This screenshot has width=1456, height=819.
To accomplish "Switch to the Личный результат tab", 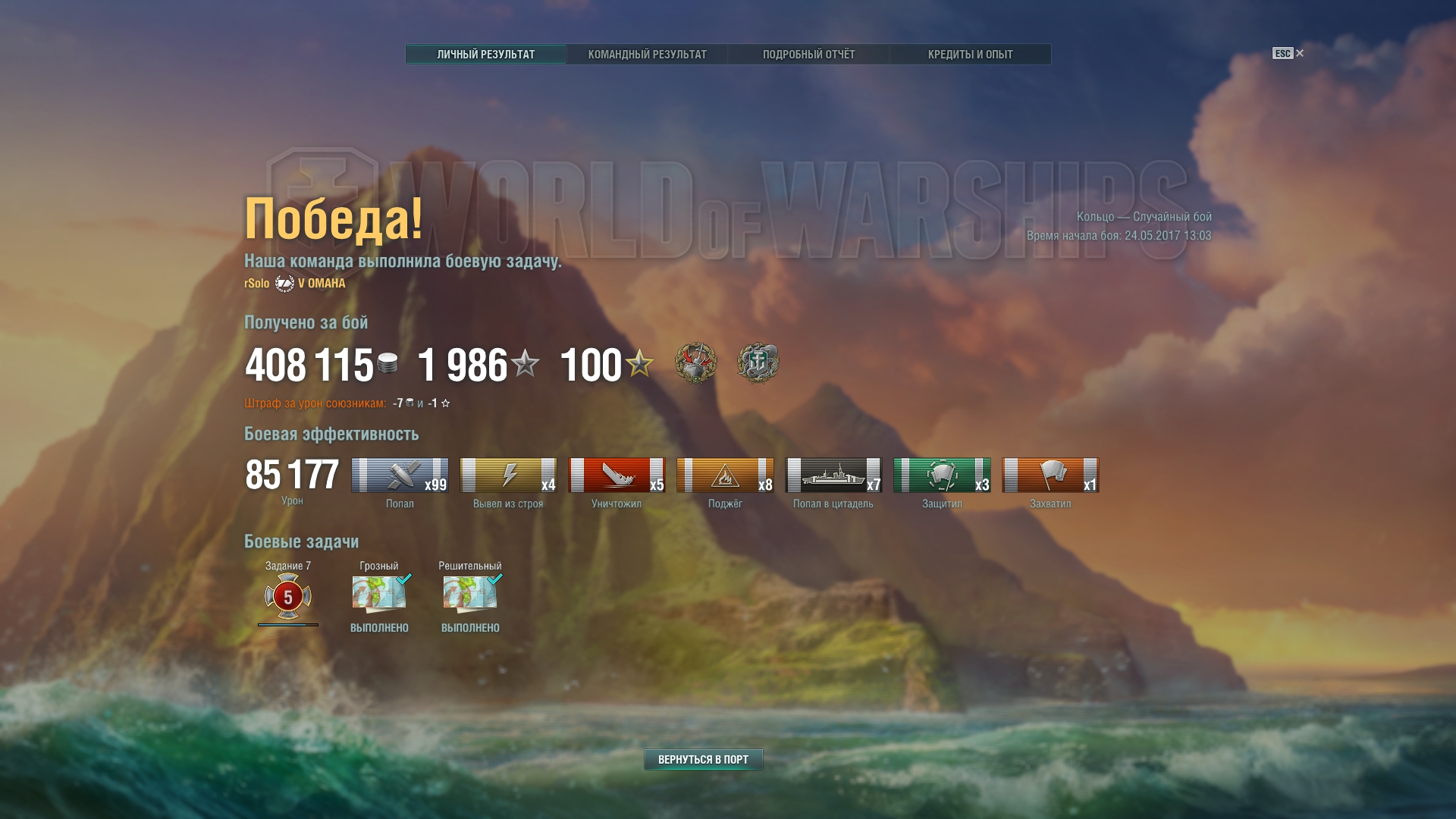I will click(485, 55).
